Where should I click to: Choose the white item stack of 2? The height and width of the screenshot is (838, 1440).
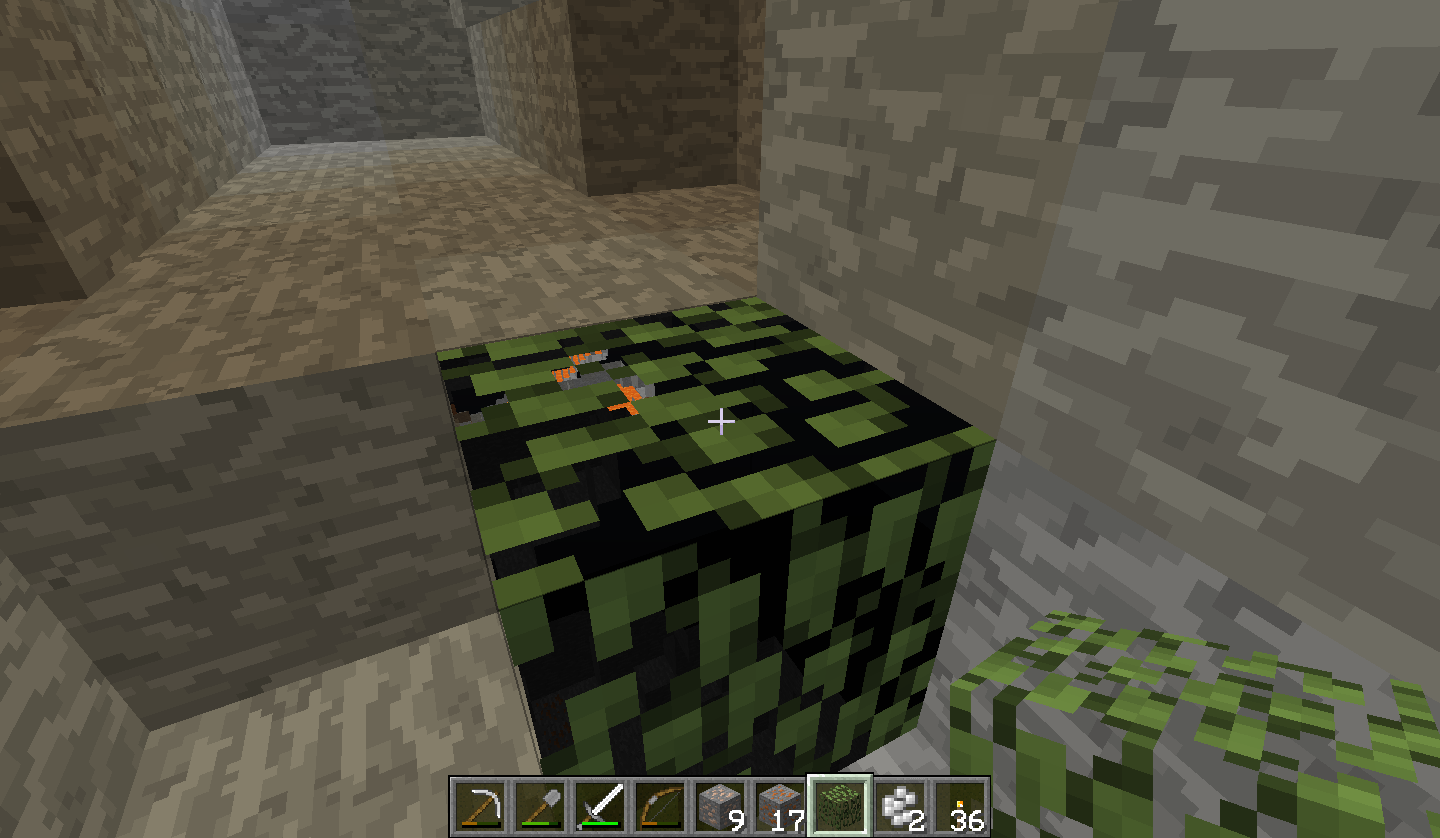click(900, 806)
